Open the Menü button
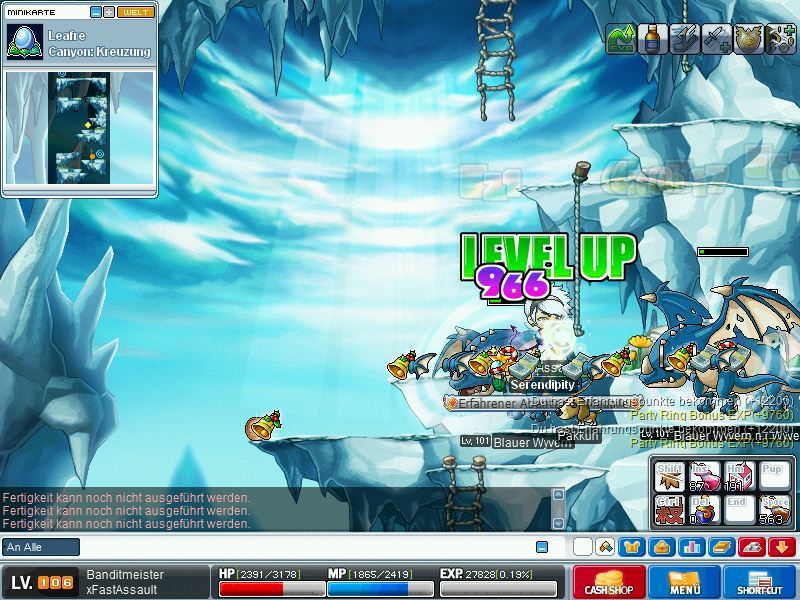The width and height of the screenshot is (800, 600). pyautogui.click(x=685, y=582)
